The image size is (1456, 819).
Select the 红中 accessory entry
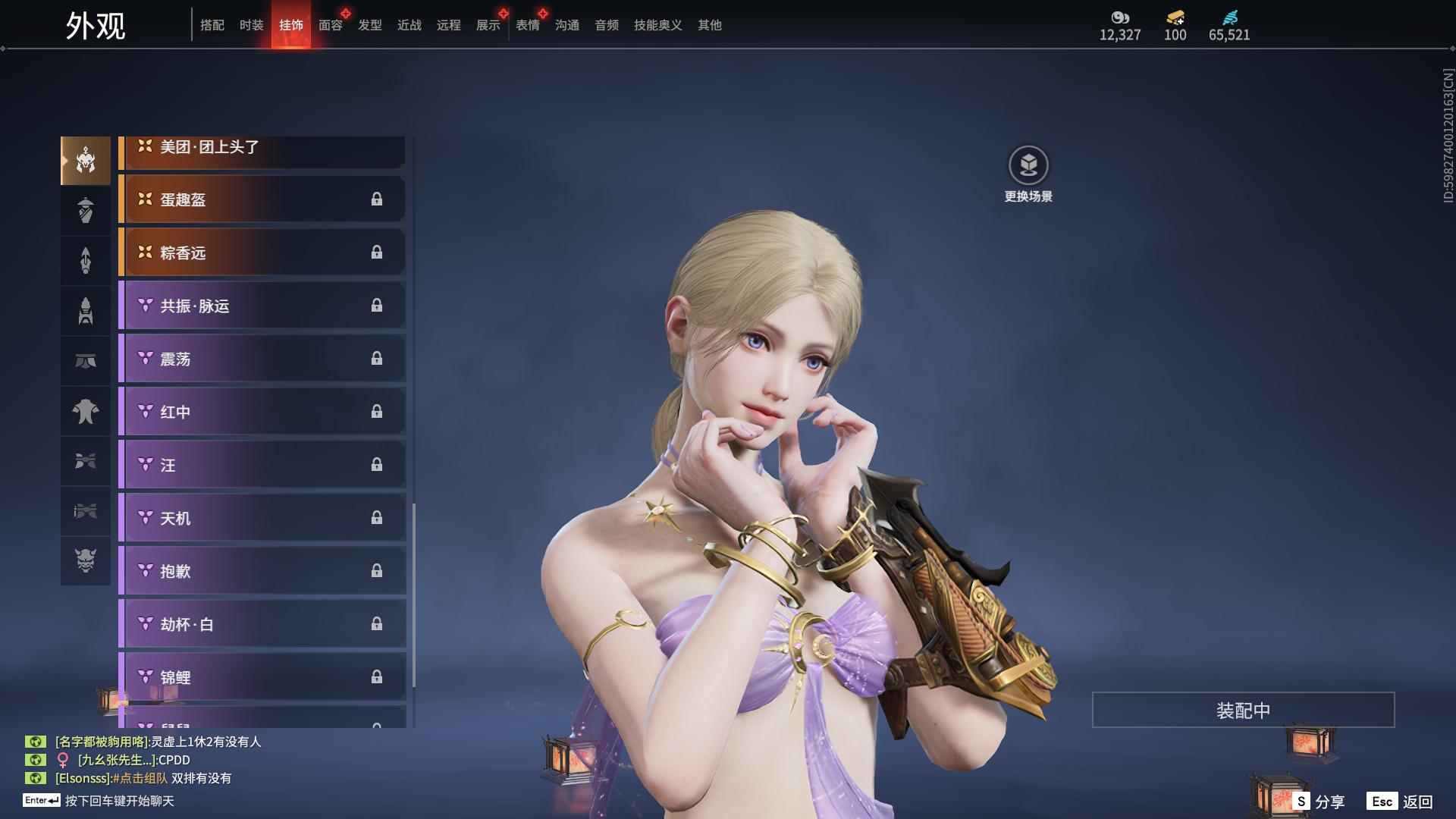coord(262,412)
